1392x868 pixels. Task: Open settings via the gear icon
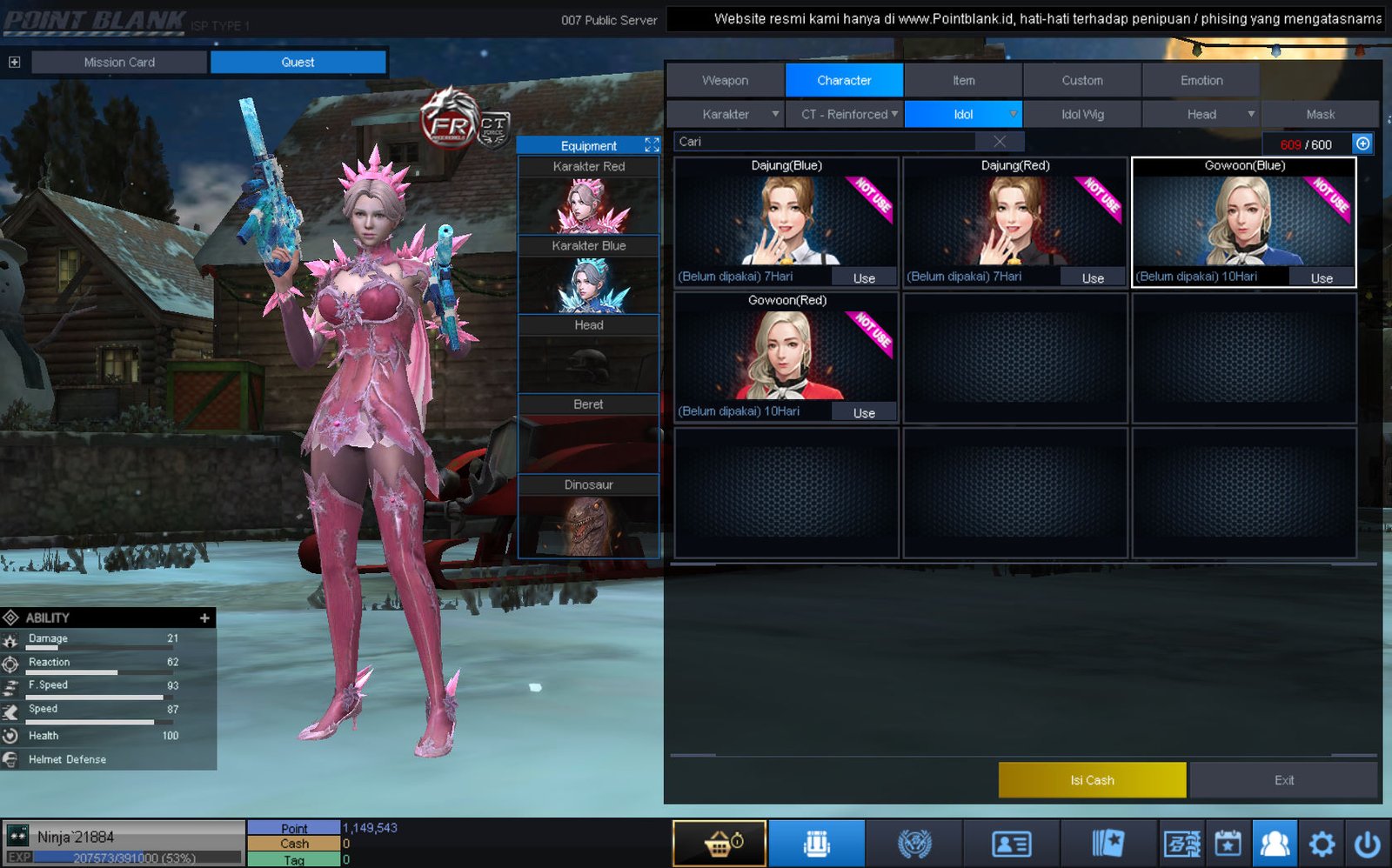[1322, 843]
